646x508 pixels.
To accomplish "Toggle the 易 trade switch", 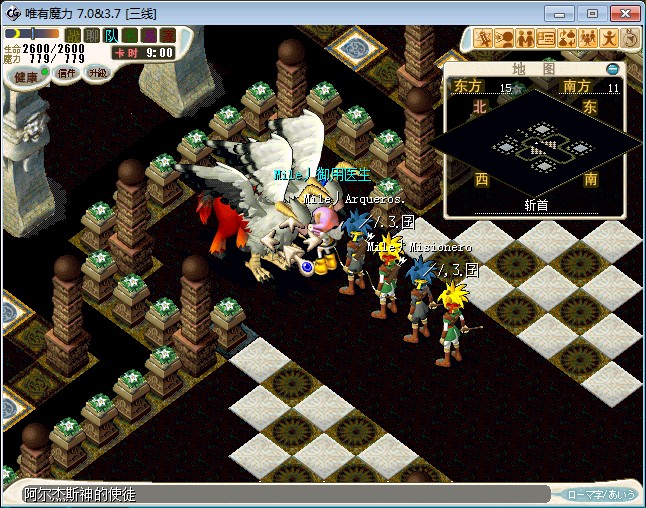I will [x=148, y=35].
